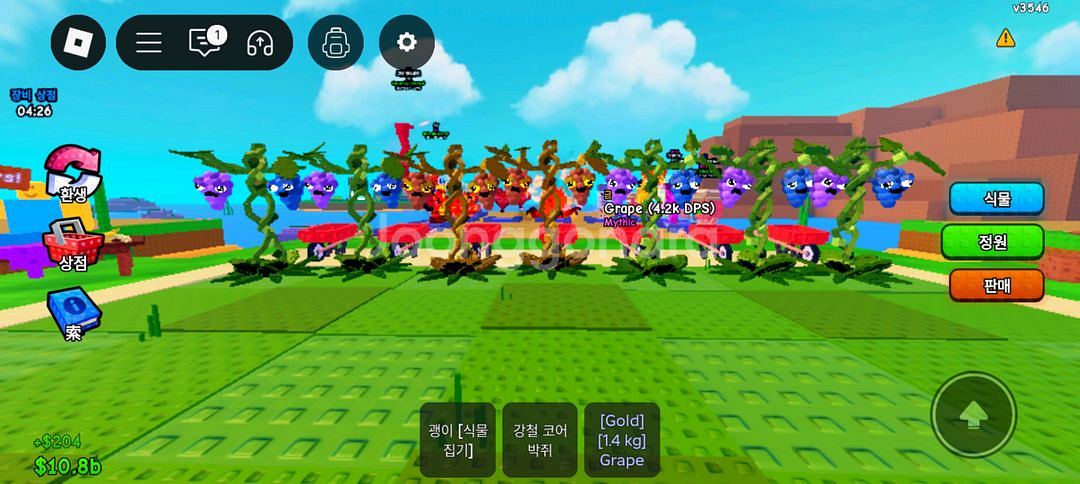
Task: Equip the 강철 코어 박쥐 hotbar slot
Action: click(540, 440)
